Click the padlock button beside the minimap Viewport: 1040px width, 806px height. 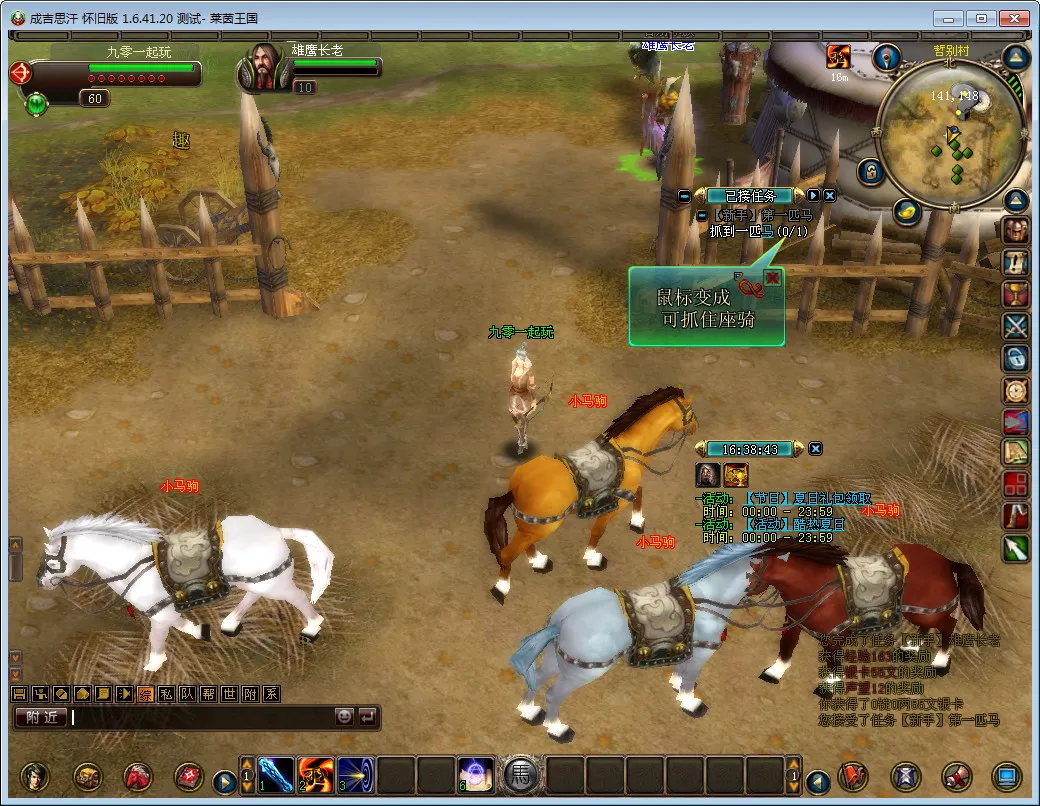pyautogui.click(x=871, y=171)
